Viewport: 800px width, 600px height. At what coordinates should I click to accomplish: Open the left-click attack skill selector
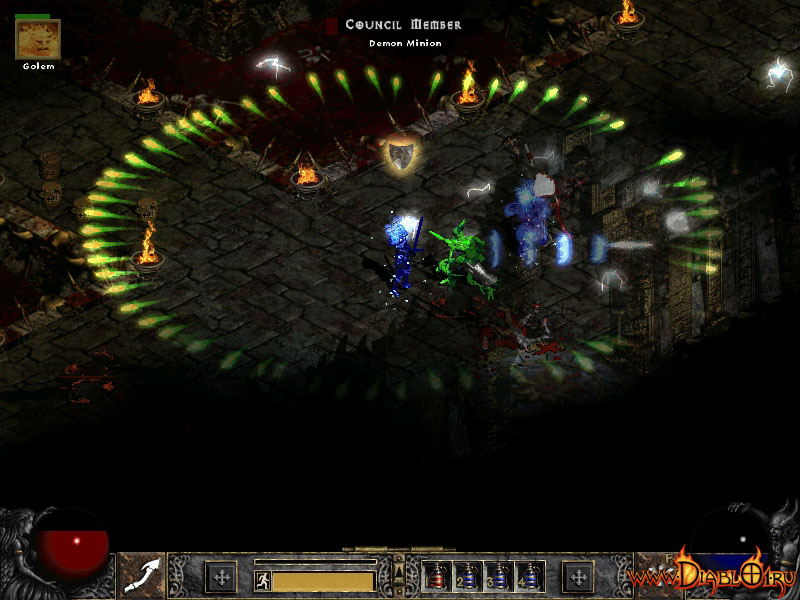[141, 576]
